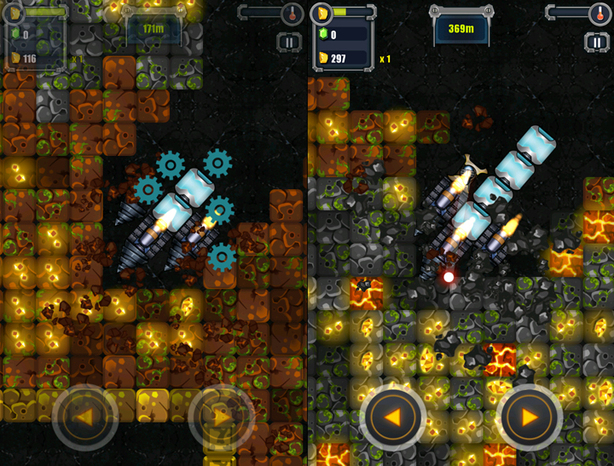
Task: Pause the game showing 369m depth
Action: (597, 43)
